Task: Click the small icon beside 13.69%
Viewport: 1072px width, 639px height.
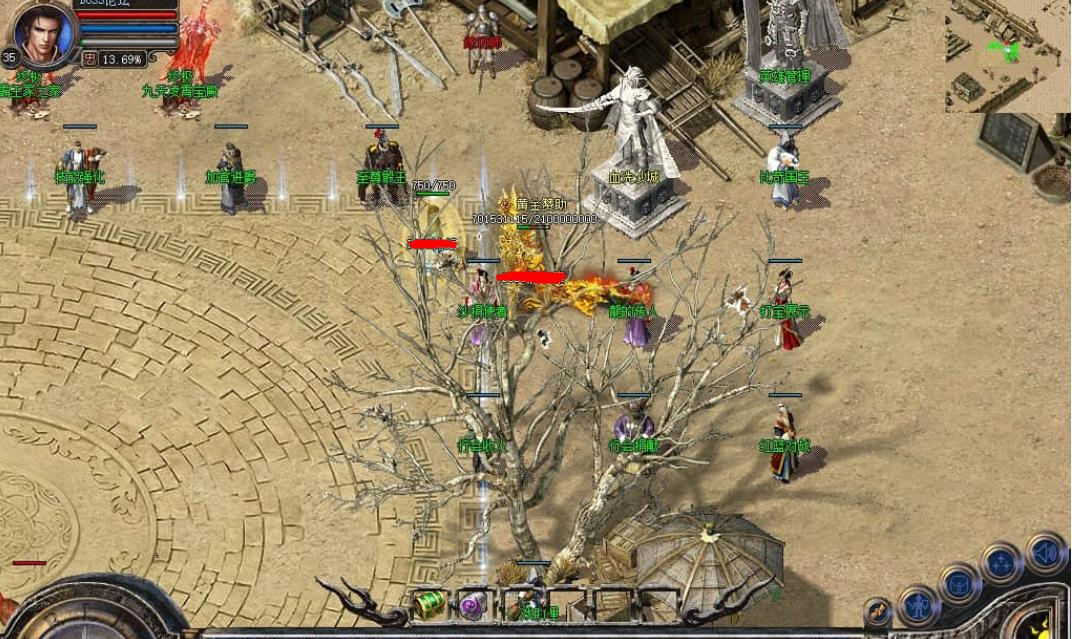Action: 89,59
